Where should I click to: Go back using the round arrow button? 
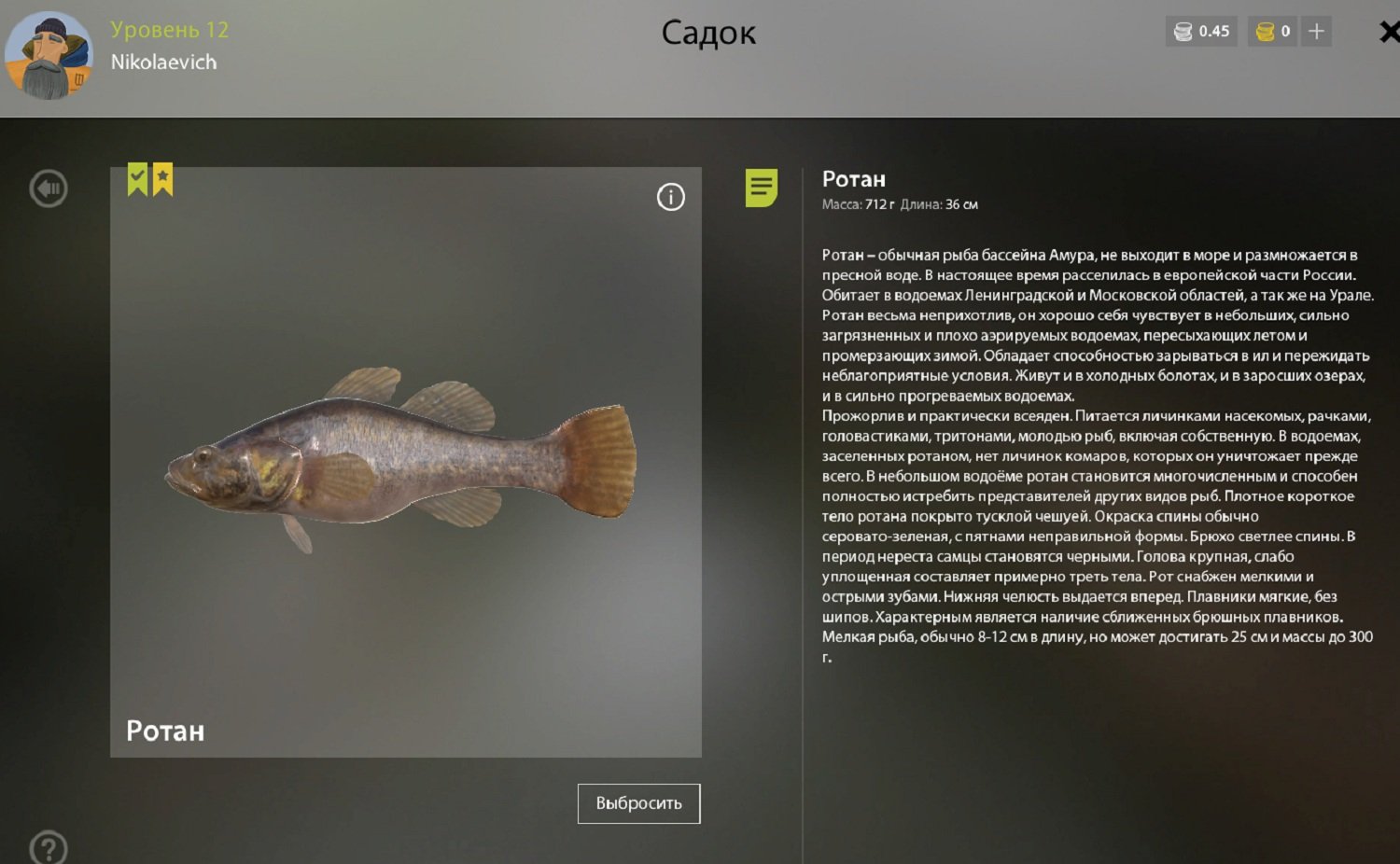coord(49,188)
